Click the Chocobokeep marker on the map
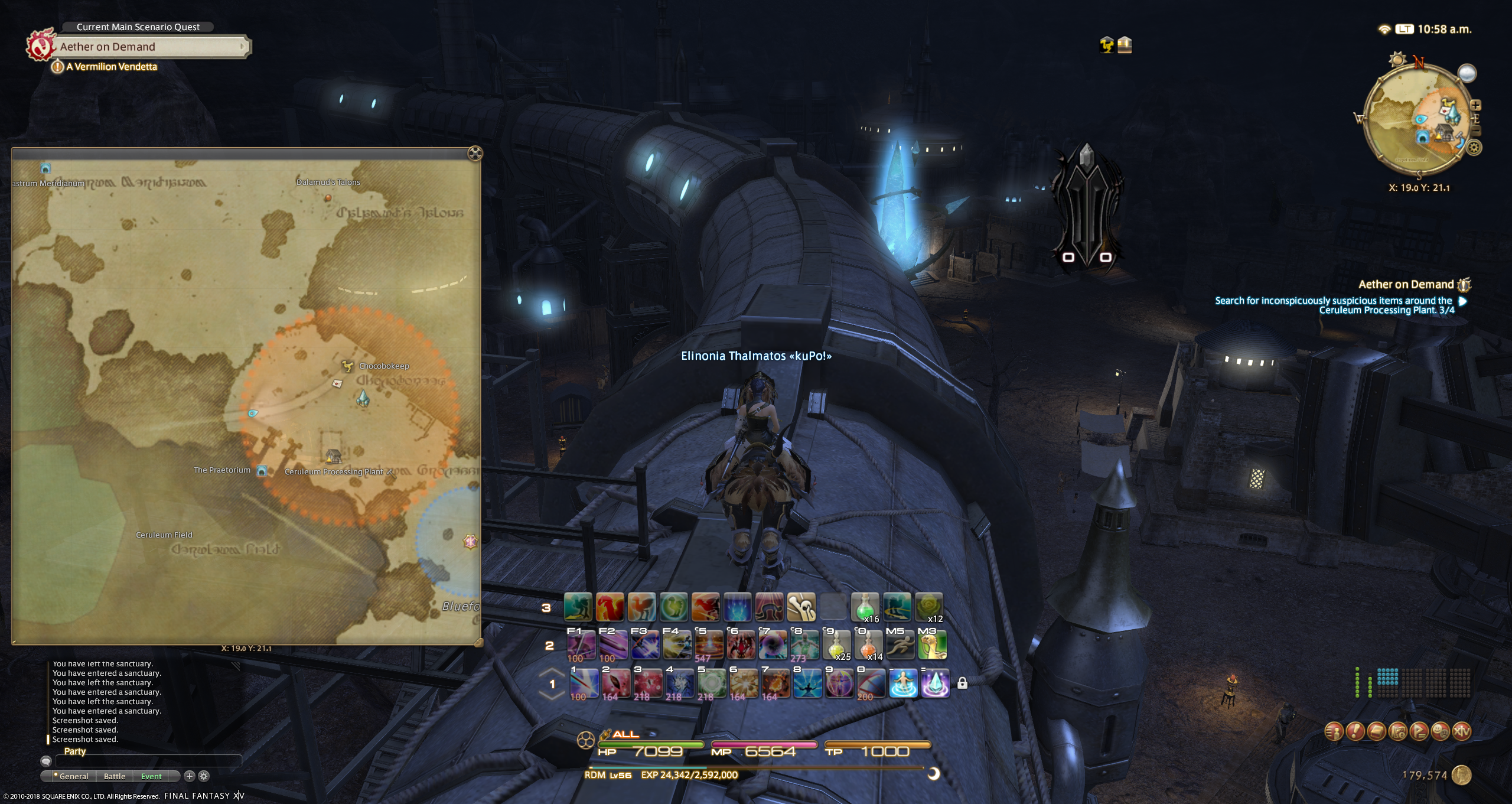Viewport: 1512px width, 804px height. point(348,367)
